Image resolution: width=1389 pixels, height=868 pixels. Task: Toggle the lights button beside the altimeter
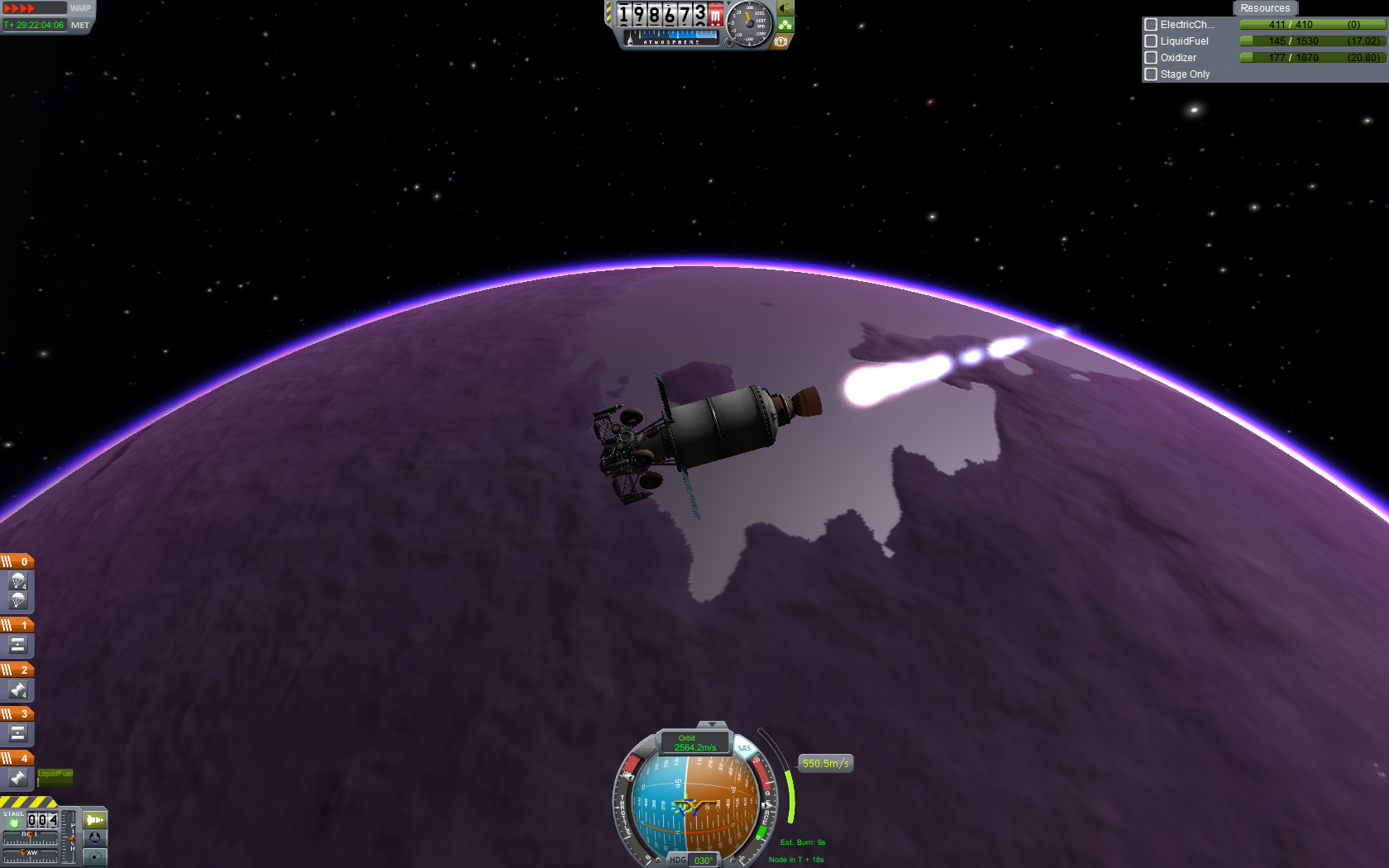tap(785, 8)
